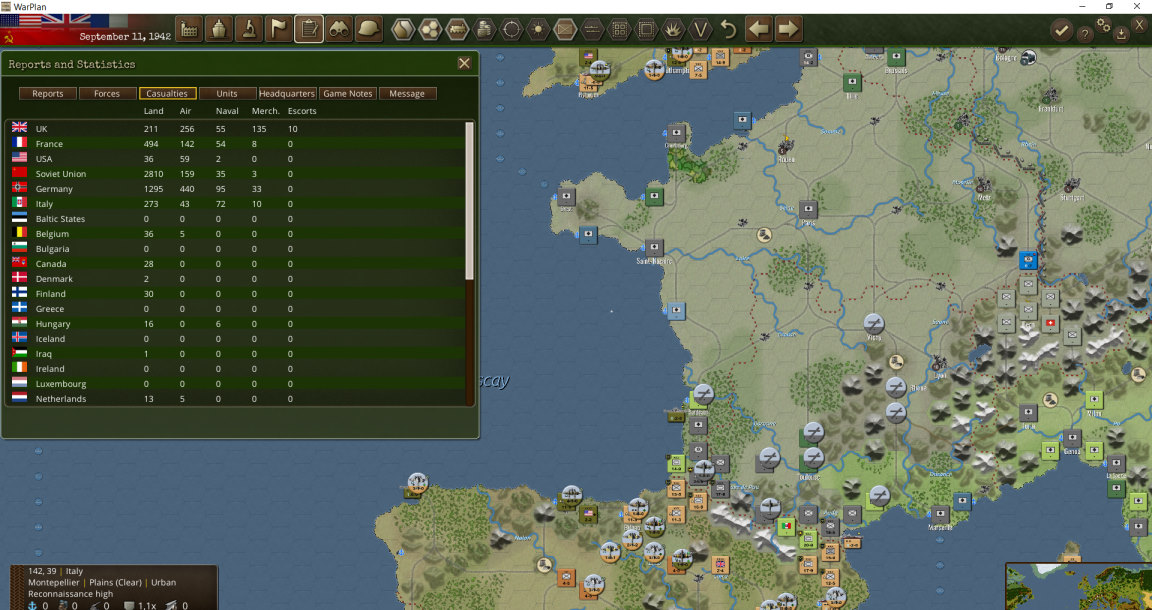Screen dimensions: 1152x610
Task: Go to the next unit with the right arrow
Action: (789, 29)
